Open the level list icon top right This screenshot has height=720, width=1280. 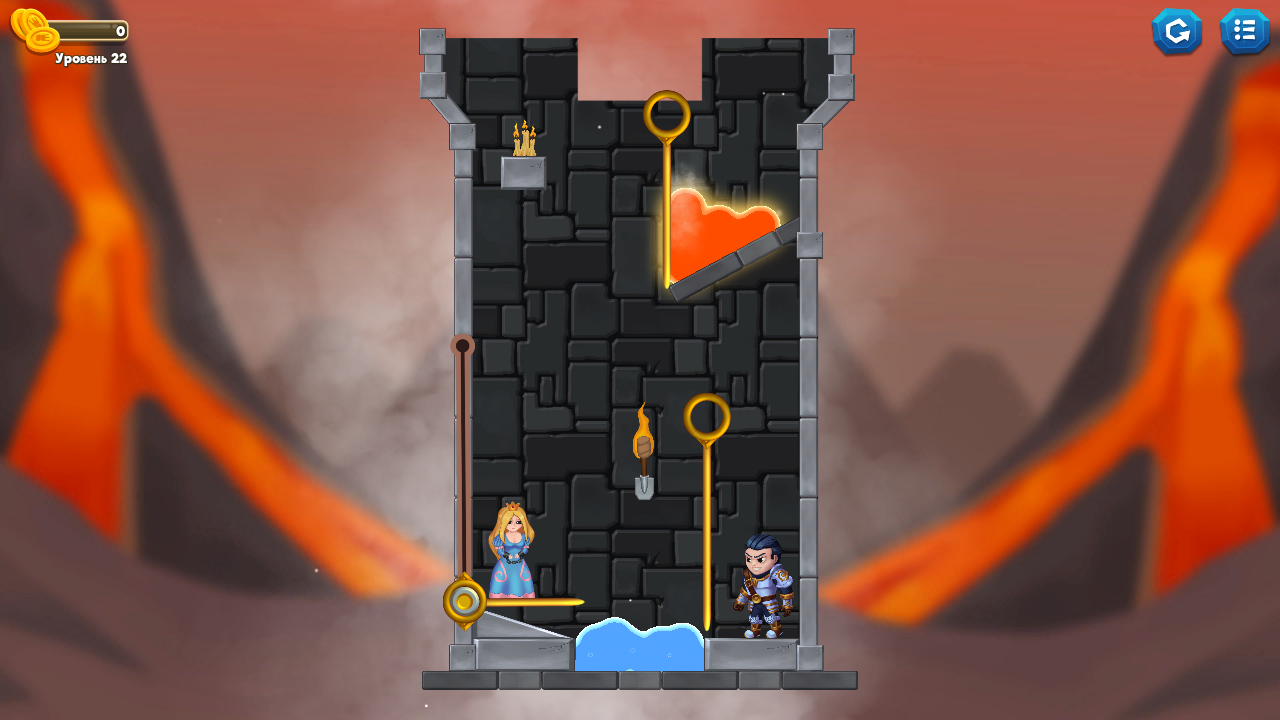1244,31
